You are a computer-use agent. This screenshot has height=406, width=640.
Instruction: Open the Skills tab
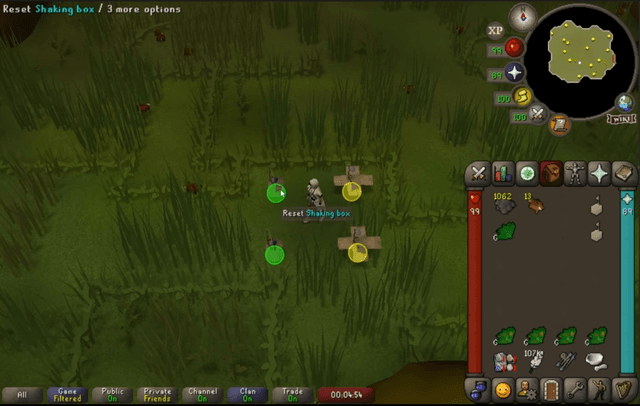502,173
